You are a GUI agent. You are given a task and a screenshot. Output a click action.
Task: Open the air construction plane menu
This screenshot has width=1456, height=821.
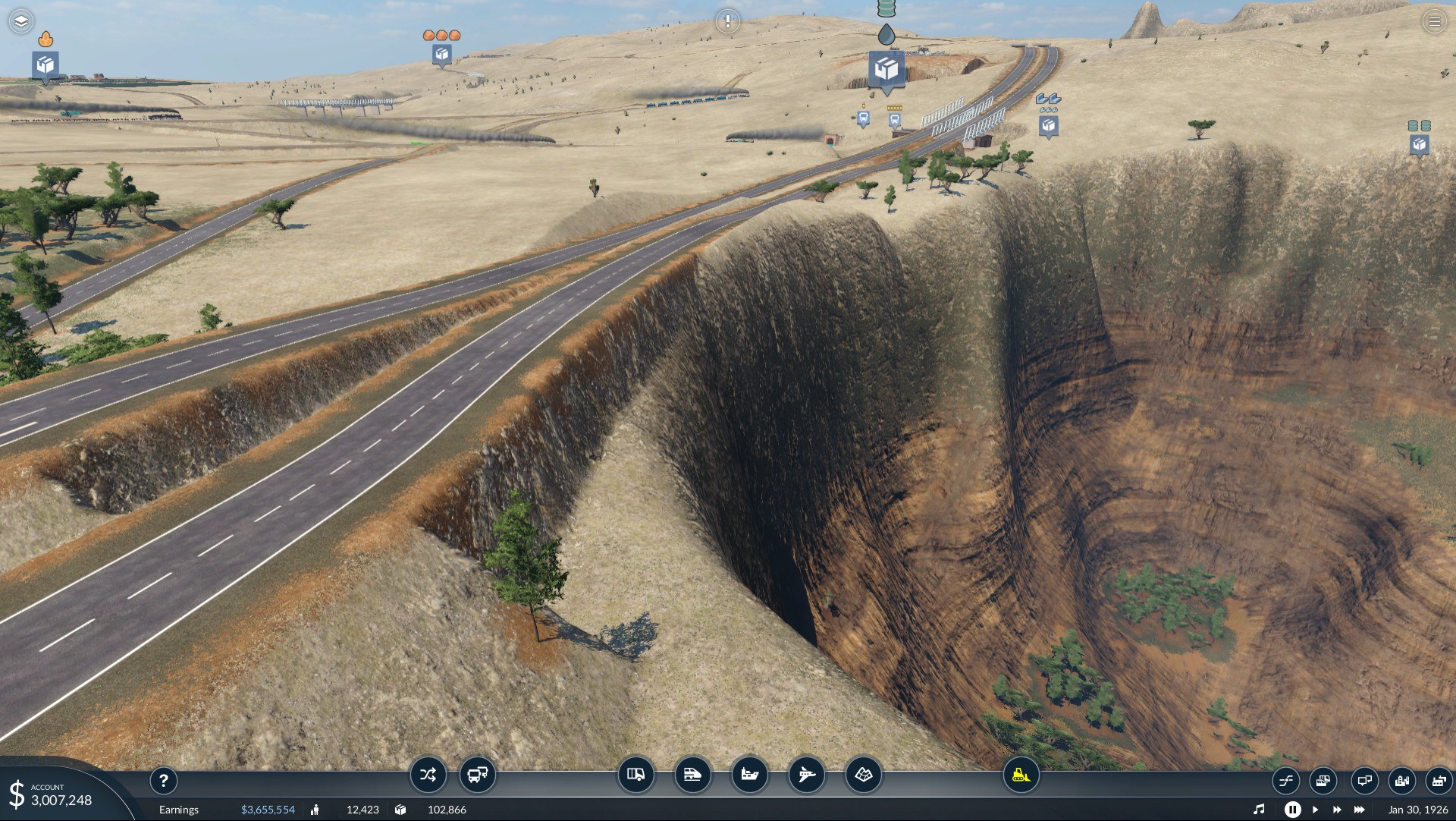click(x=806, y=775)
